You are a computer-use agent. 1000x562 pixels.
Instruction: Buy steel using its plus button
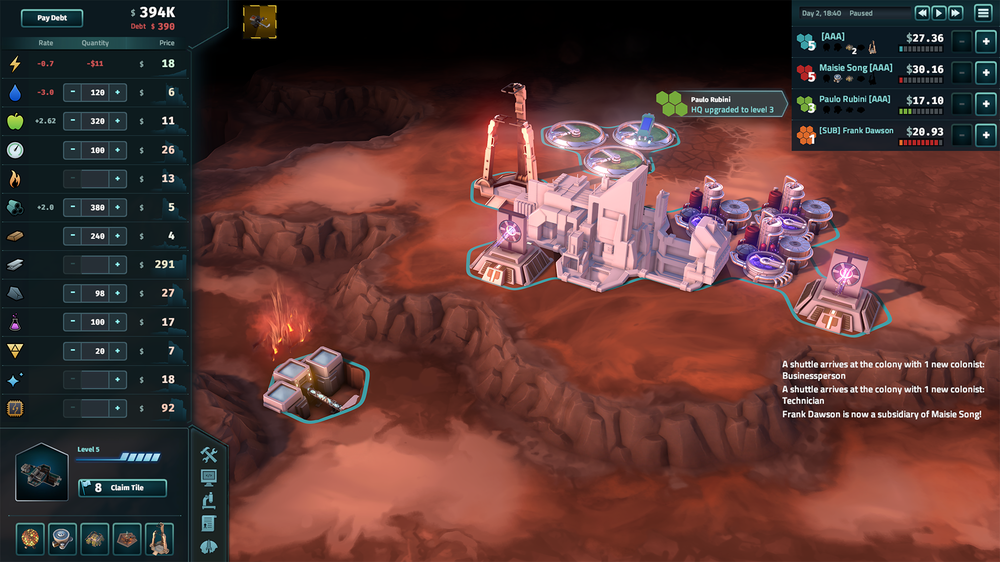click(118, 265)
